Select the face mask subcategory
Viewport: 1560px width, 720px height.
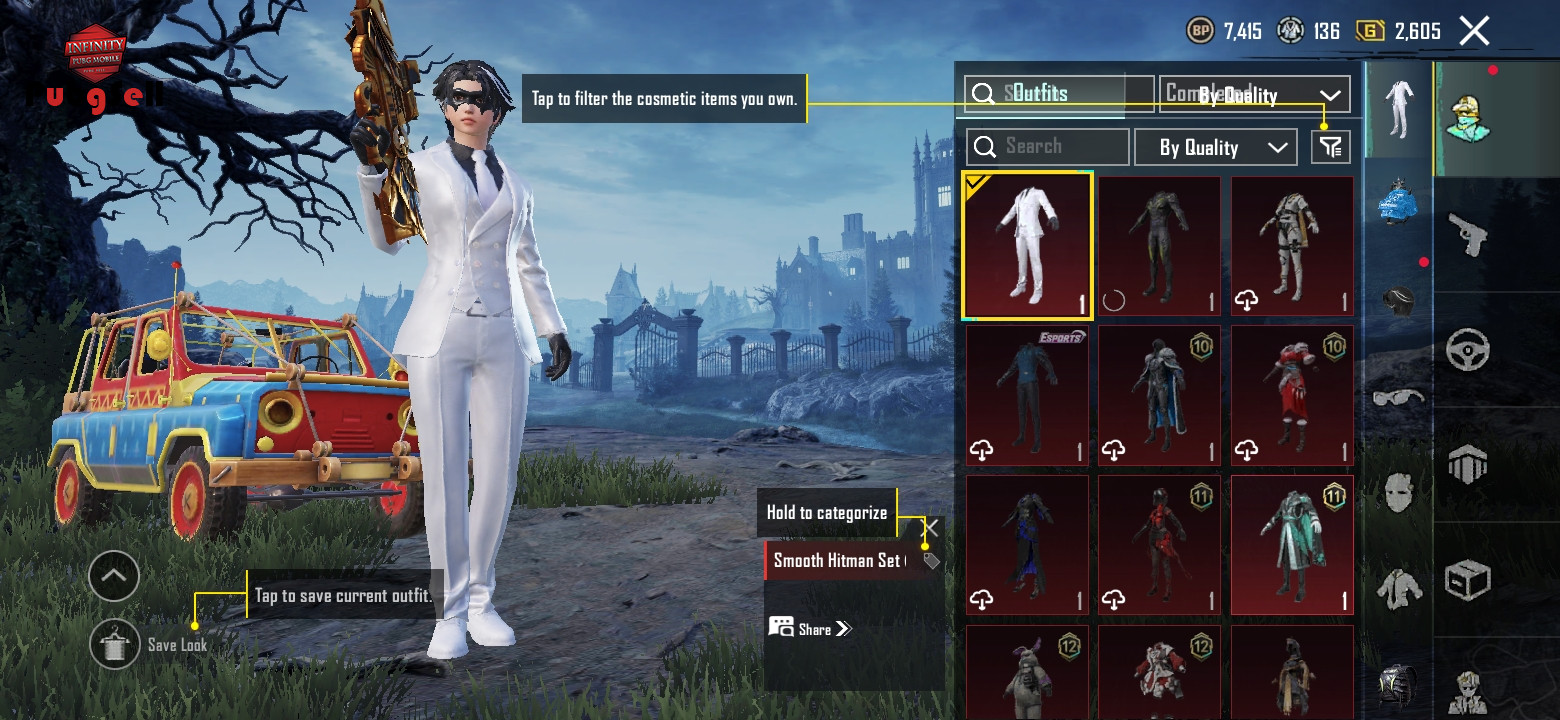tap(1398, 492)
